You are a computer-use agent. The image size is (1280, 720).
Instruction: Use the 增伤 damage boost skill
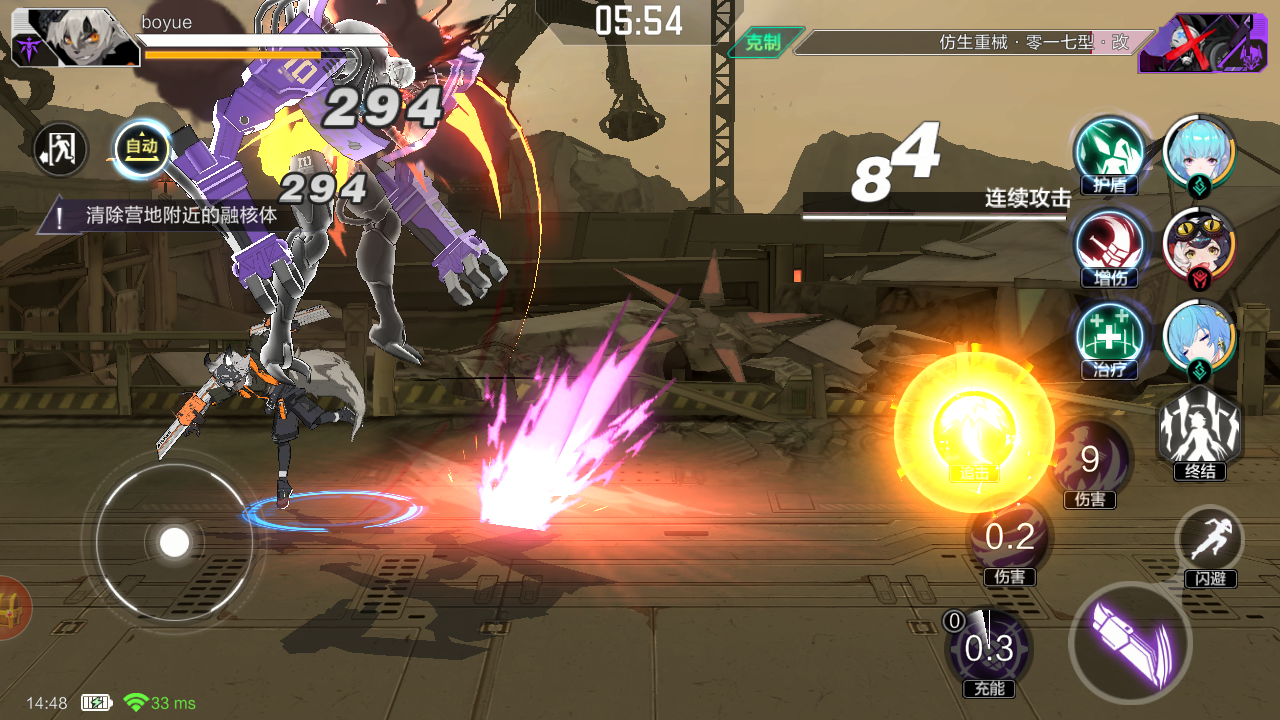tap(1109, 243)
